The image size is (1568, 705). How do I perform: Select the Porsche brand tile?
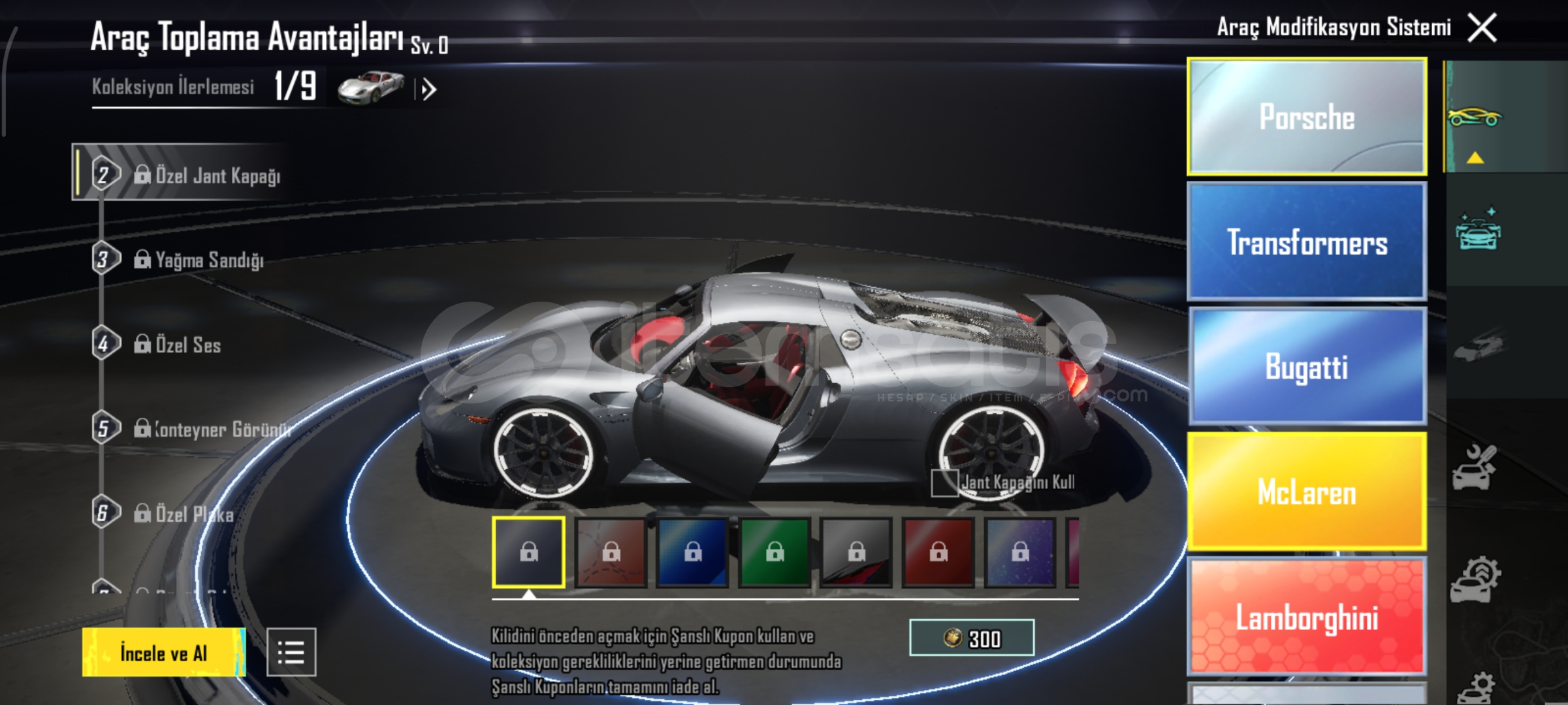click(x=1306, y=117)
